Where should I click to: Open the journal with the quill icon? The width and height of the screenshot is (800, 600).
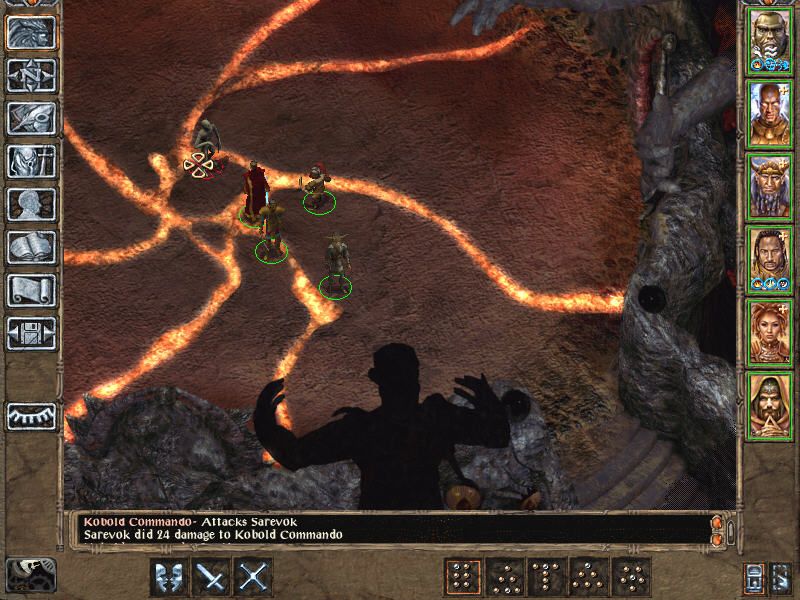pyautogui.click(x=31, y=118)
